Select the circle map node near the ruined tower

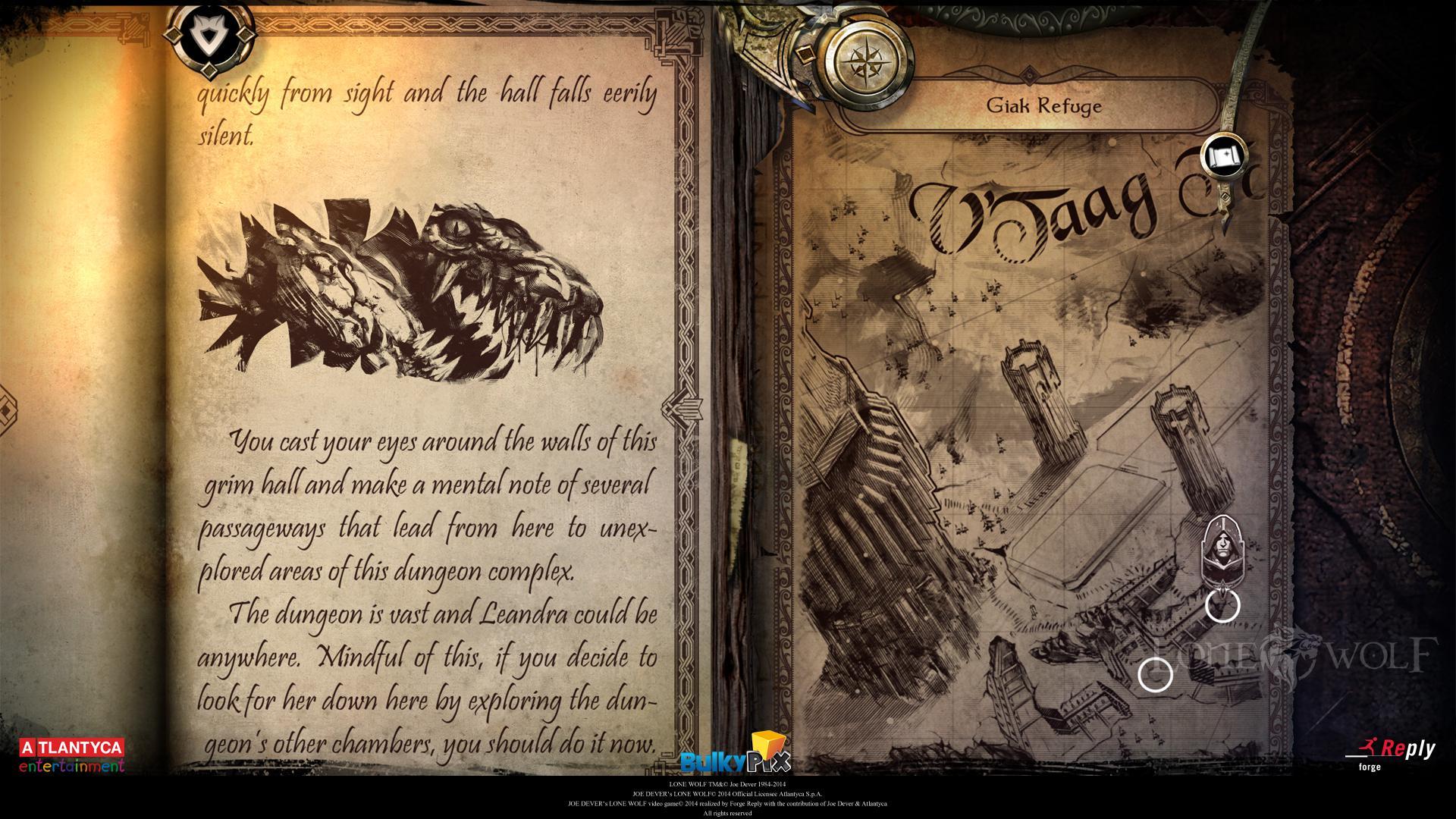(1155, 674)
